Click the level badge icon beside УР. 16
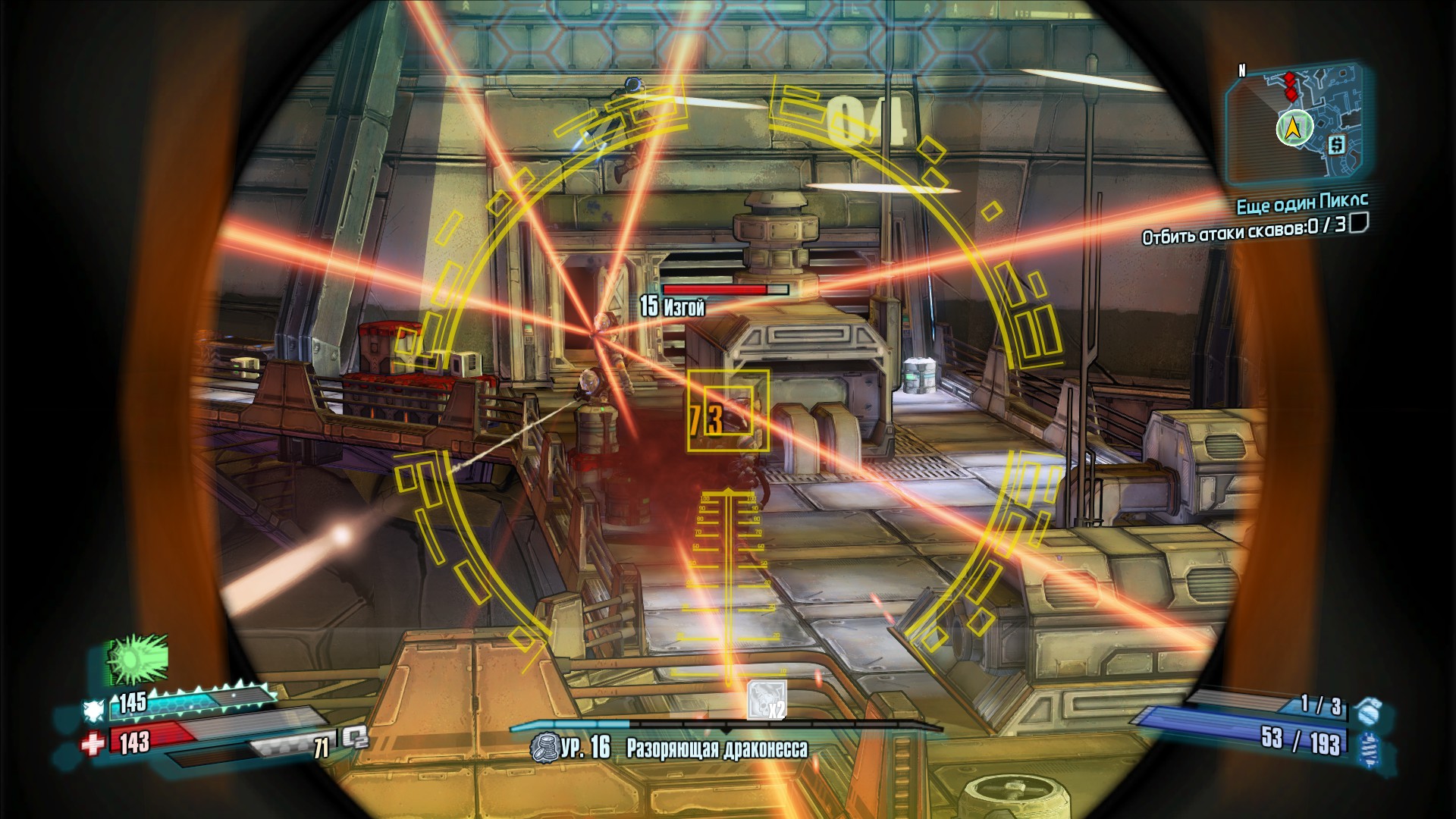The height and width of the screenshot is (819, 1456). [x=544, y=748]
